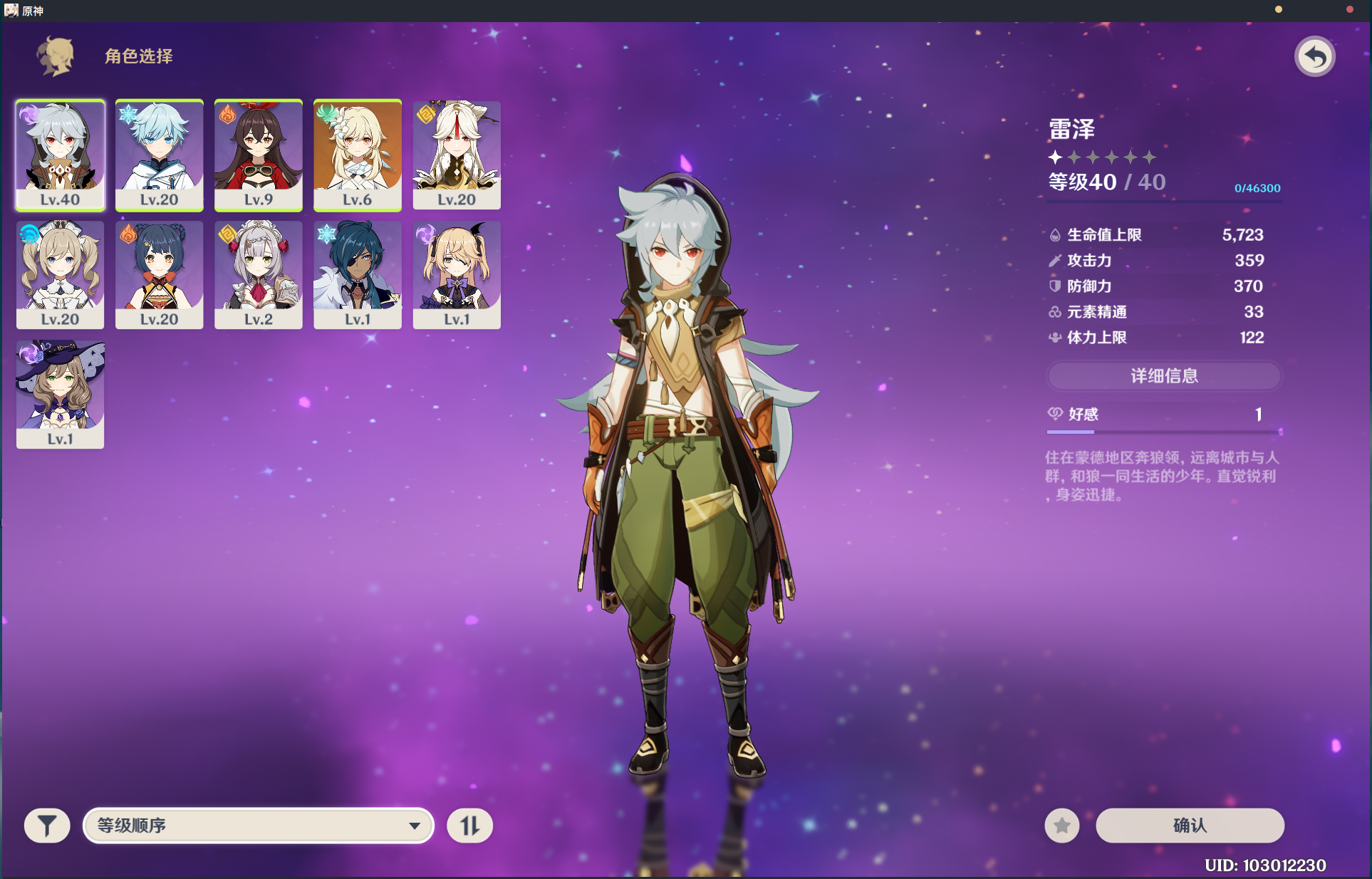
Task: Click the back arrow to exit selection
Action: tap(1316, 56)
